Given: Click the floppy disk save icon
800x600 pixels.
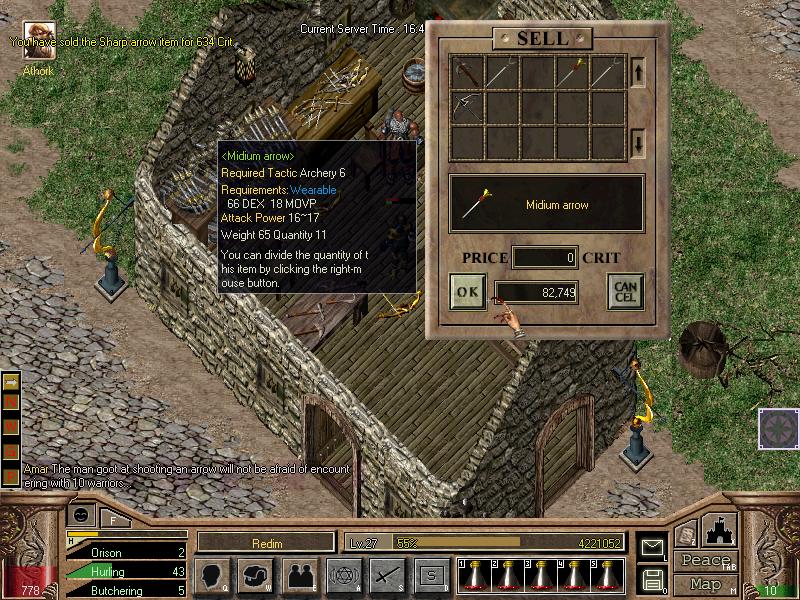Looking at the screenshot, I should click(651, 578).
